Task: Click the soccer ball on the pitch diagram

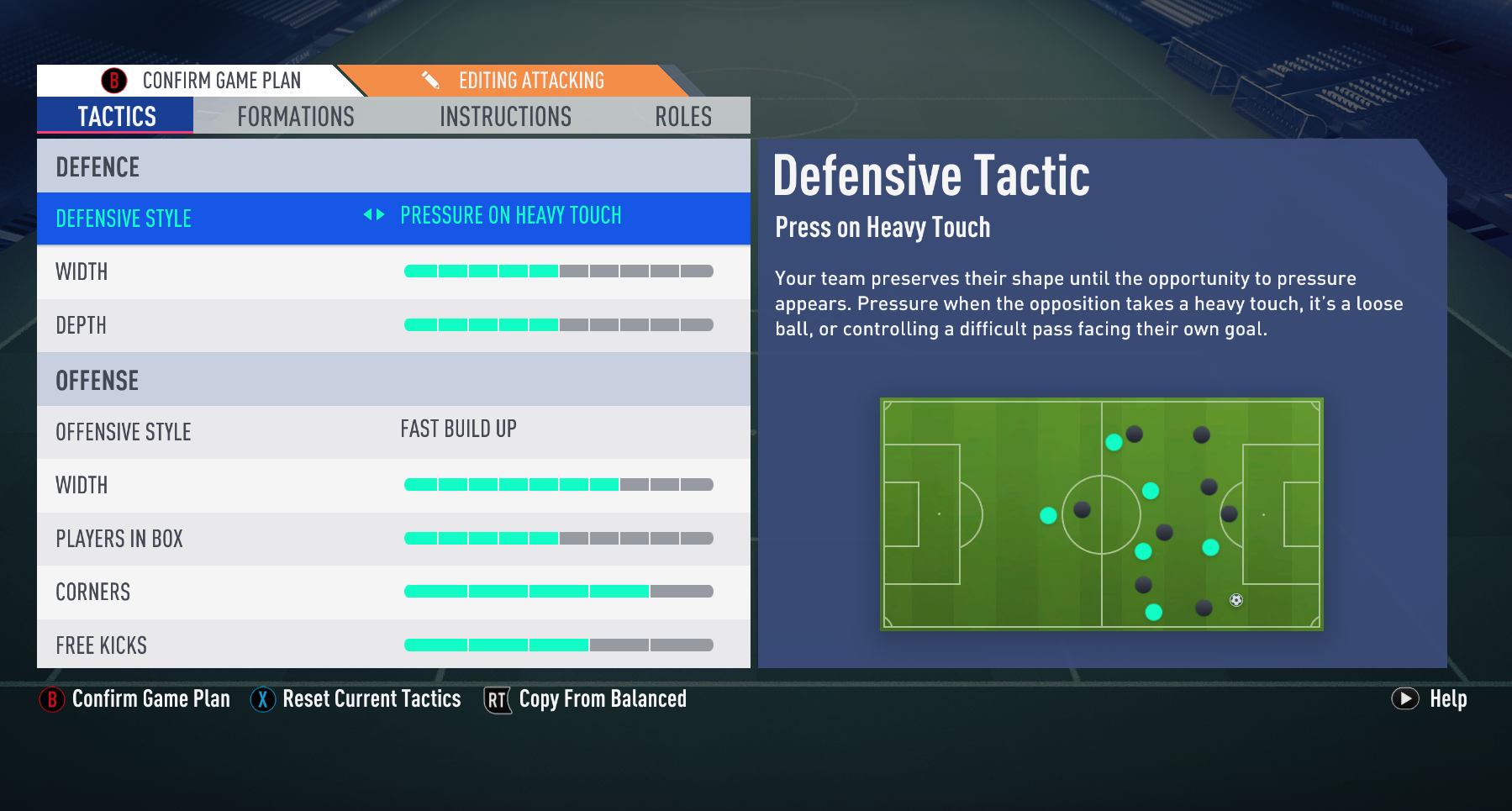Action: (x=1235, y=599)
